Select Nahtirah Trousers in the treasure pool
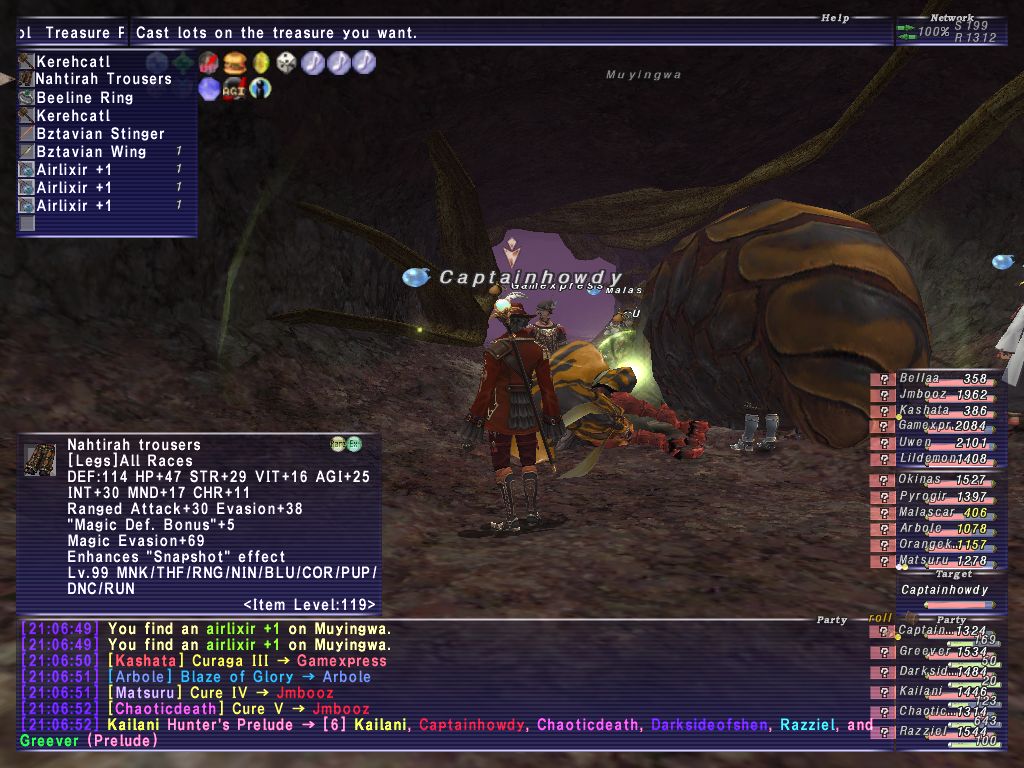Screen dimensions: 1024x768 103,79
